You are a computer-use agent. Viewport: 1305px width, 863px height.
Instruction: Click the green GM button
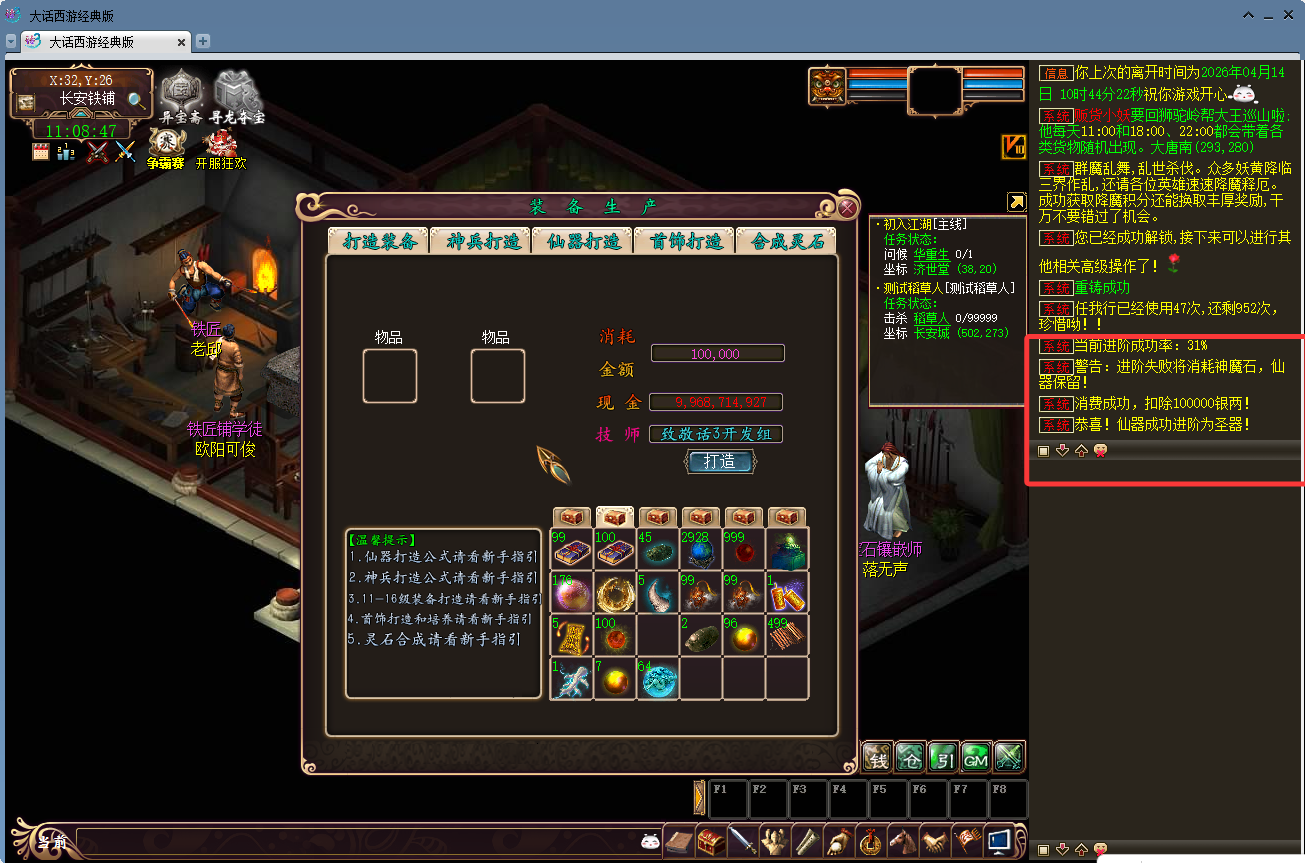(975, 757)
